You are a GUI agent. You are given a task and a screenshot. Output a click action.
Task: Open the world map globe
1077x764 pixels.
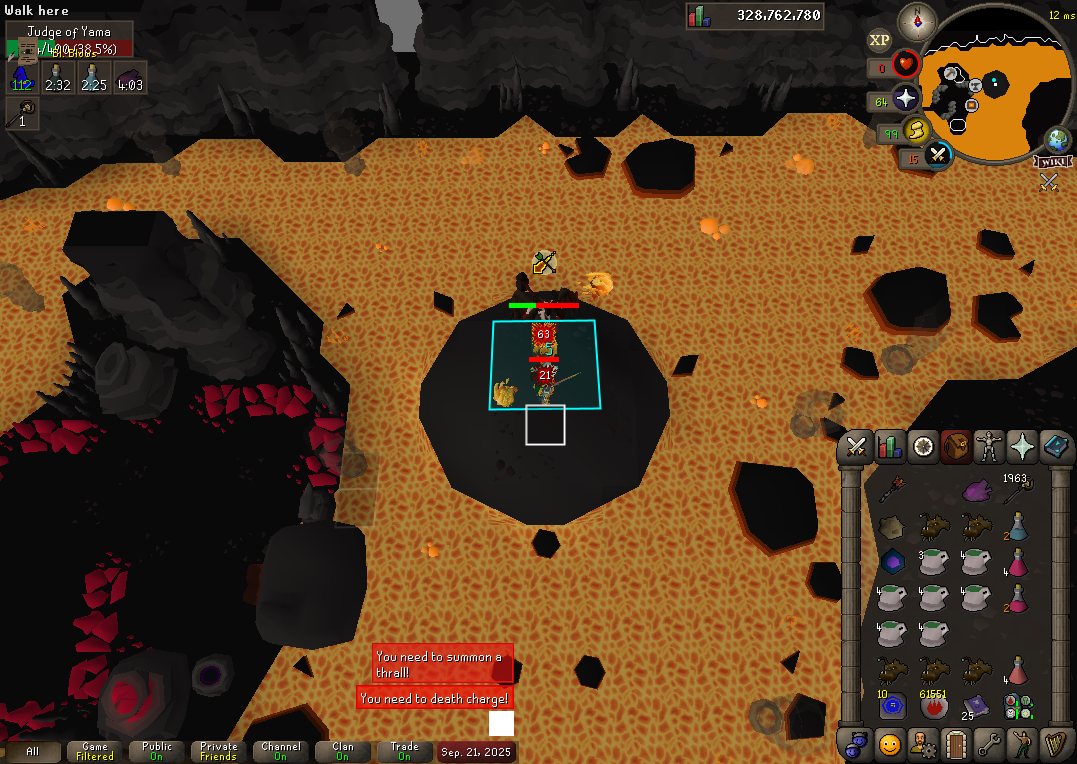1058,139
